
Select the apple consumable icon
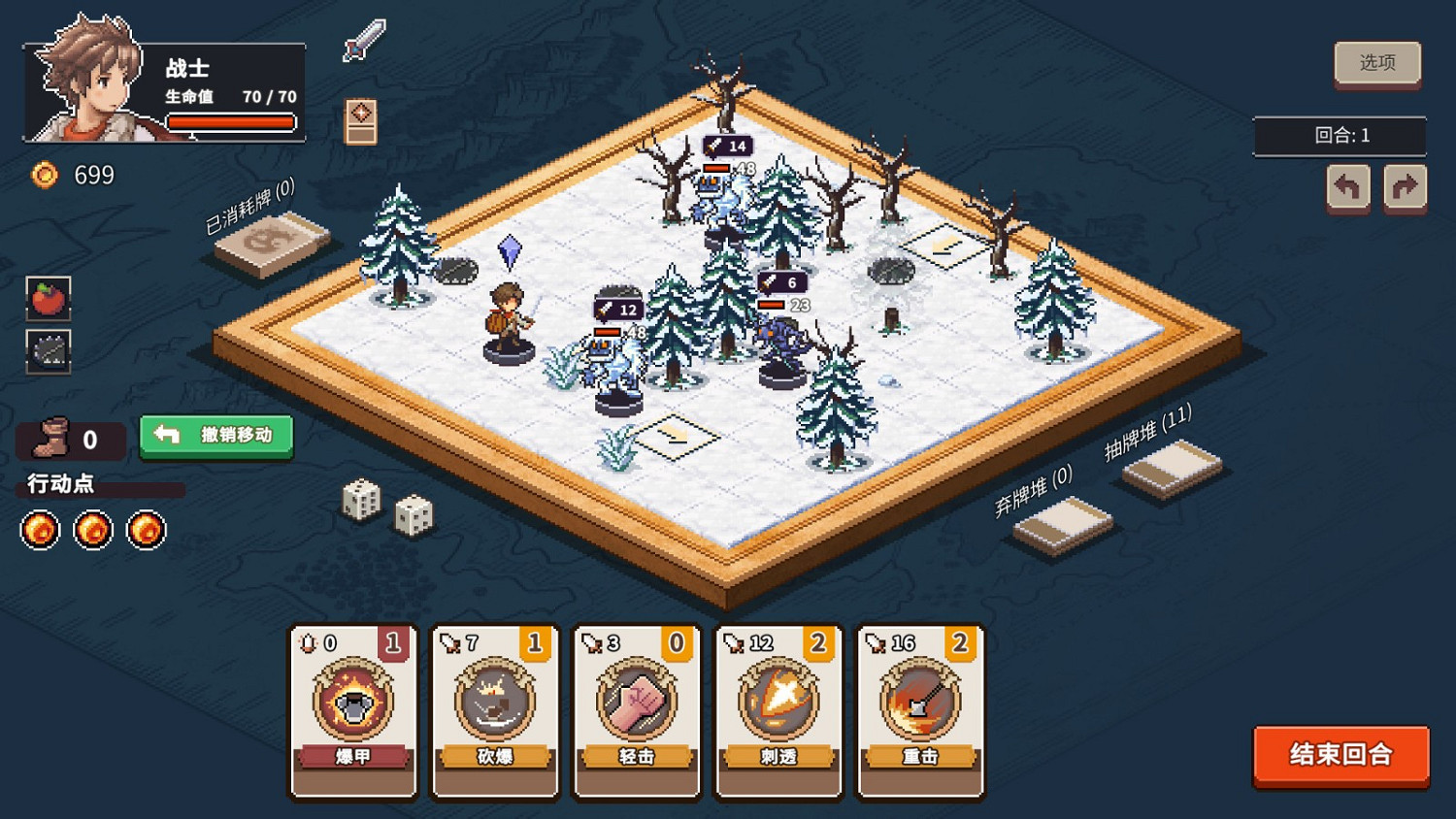point(49,299)
